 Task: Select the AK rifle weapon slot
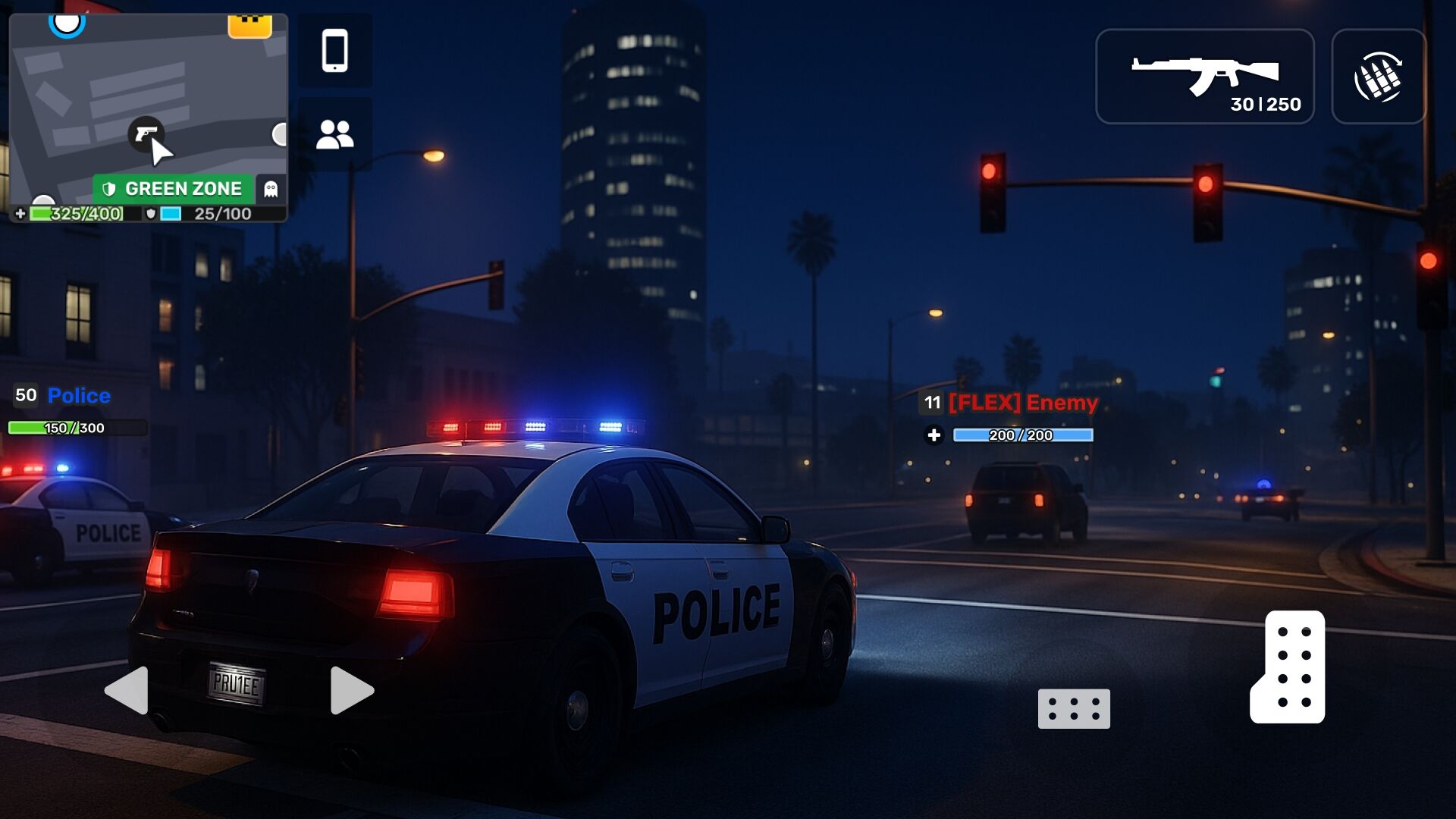[x=1204, y=76]
